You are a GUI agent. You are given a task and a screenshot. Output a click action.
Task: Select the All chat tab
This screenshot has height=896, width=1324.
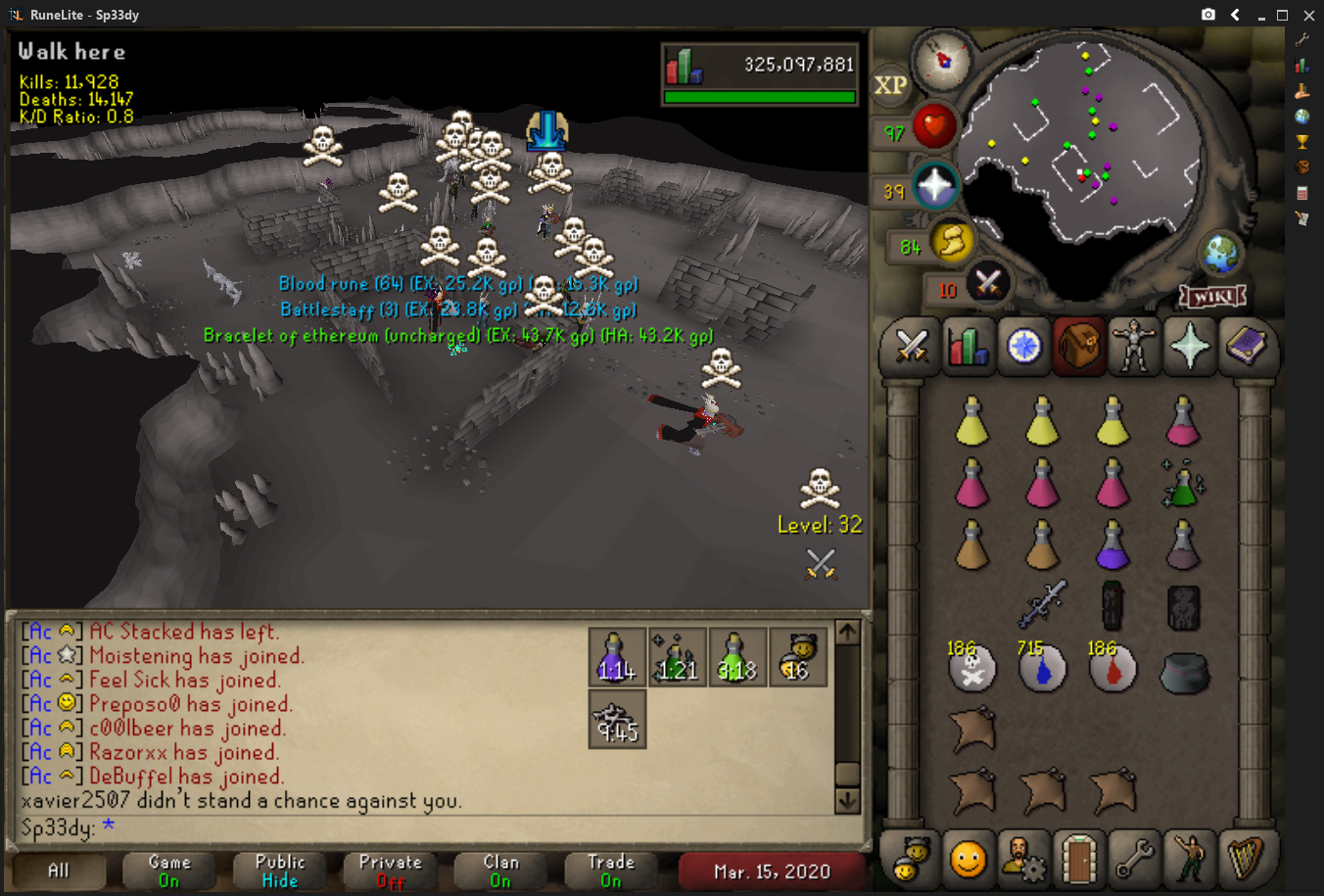pyautogui.click(x=59, y=871)
